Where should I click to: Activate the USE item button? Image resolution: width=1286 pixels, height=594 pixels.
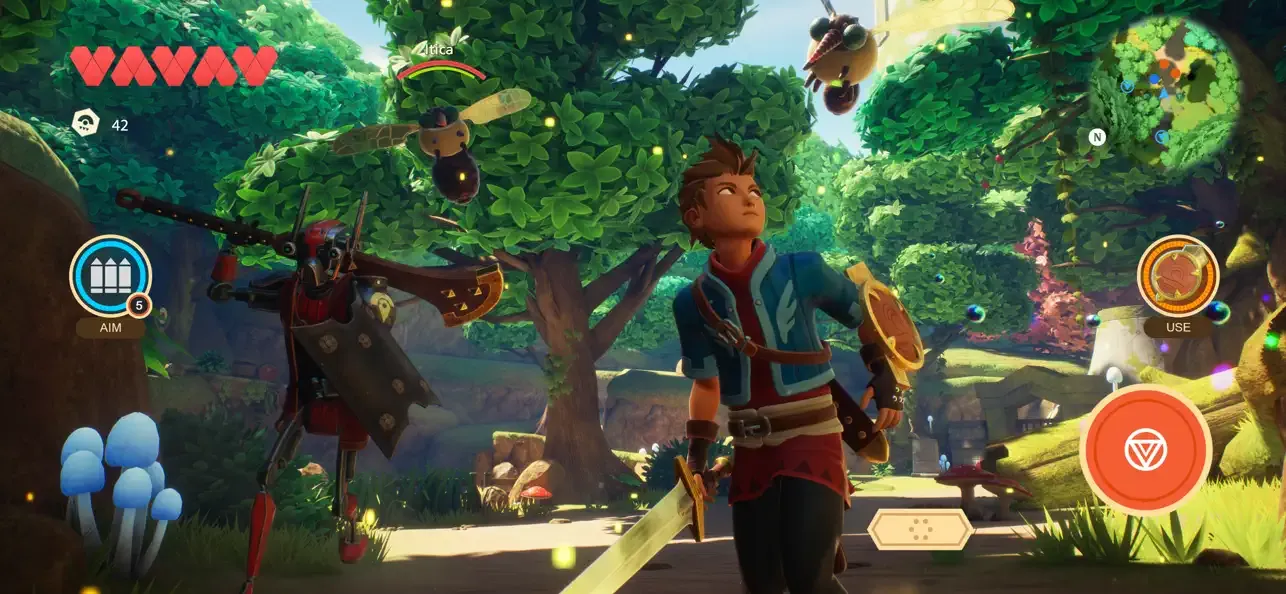pyautogui.click(x=1177, y=275)
